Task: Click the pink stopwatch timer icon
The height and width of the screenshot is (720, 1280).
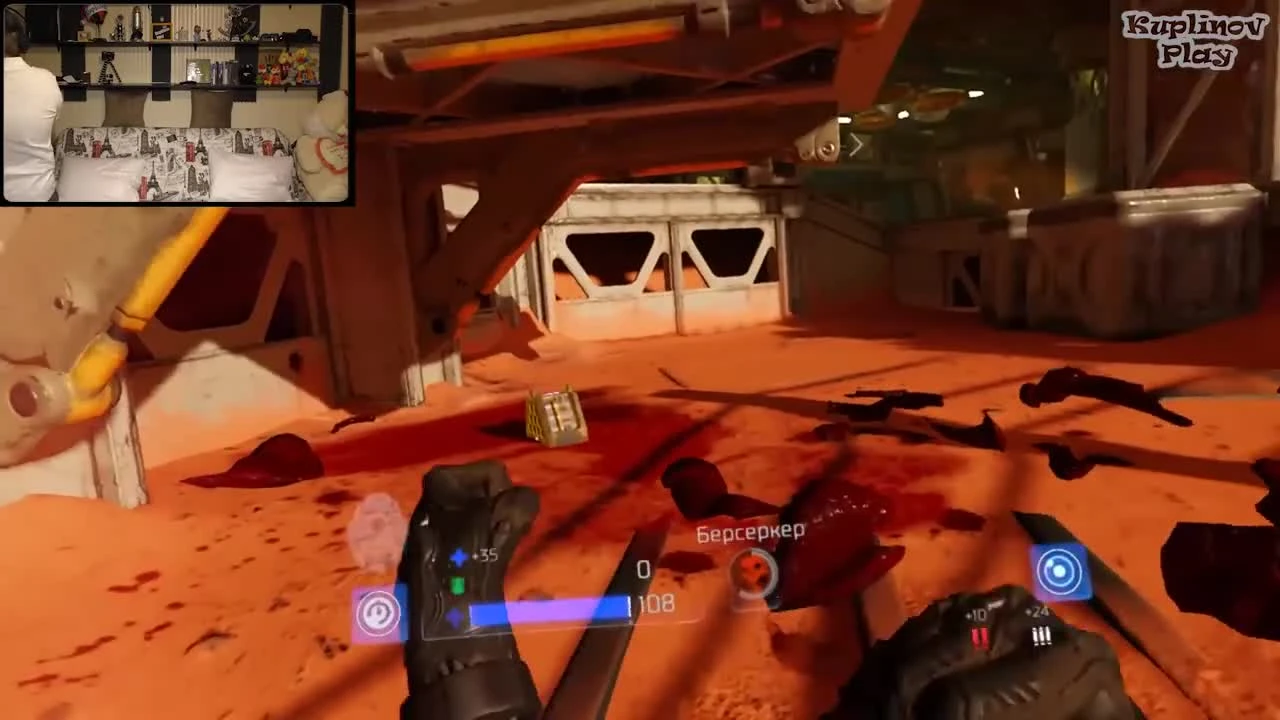Action: [378, 613]
